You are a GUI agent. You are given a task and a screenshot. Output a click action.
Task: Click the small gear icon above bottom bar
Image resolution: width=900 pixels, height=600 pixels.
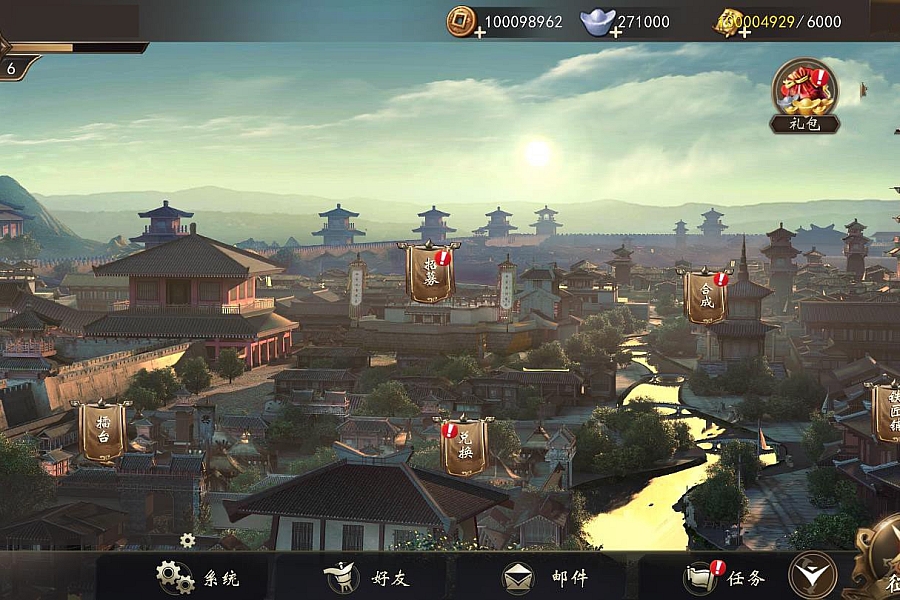(x=187, y=540)
